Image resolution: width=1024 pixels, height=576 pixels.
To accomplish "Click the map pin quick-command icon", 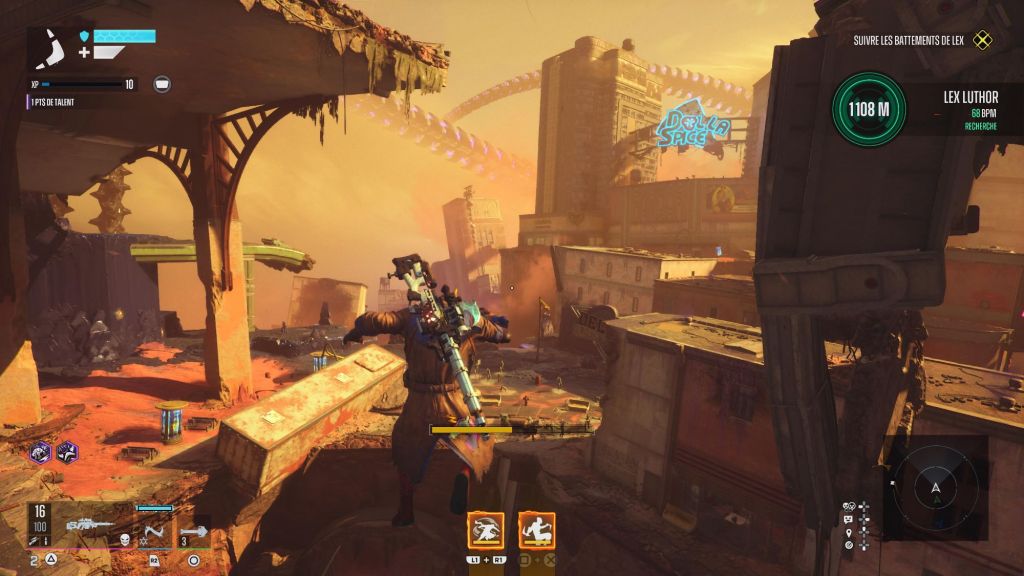I will [x=848, y=532].
